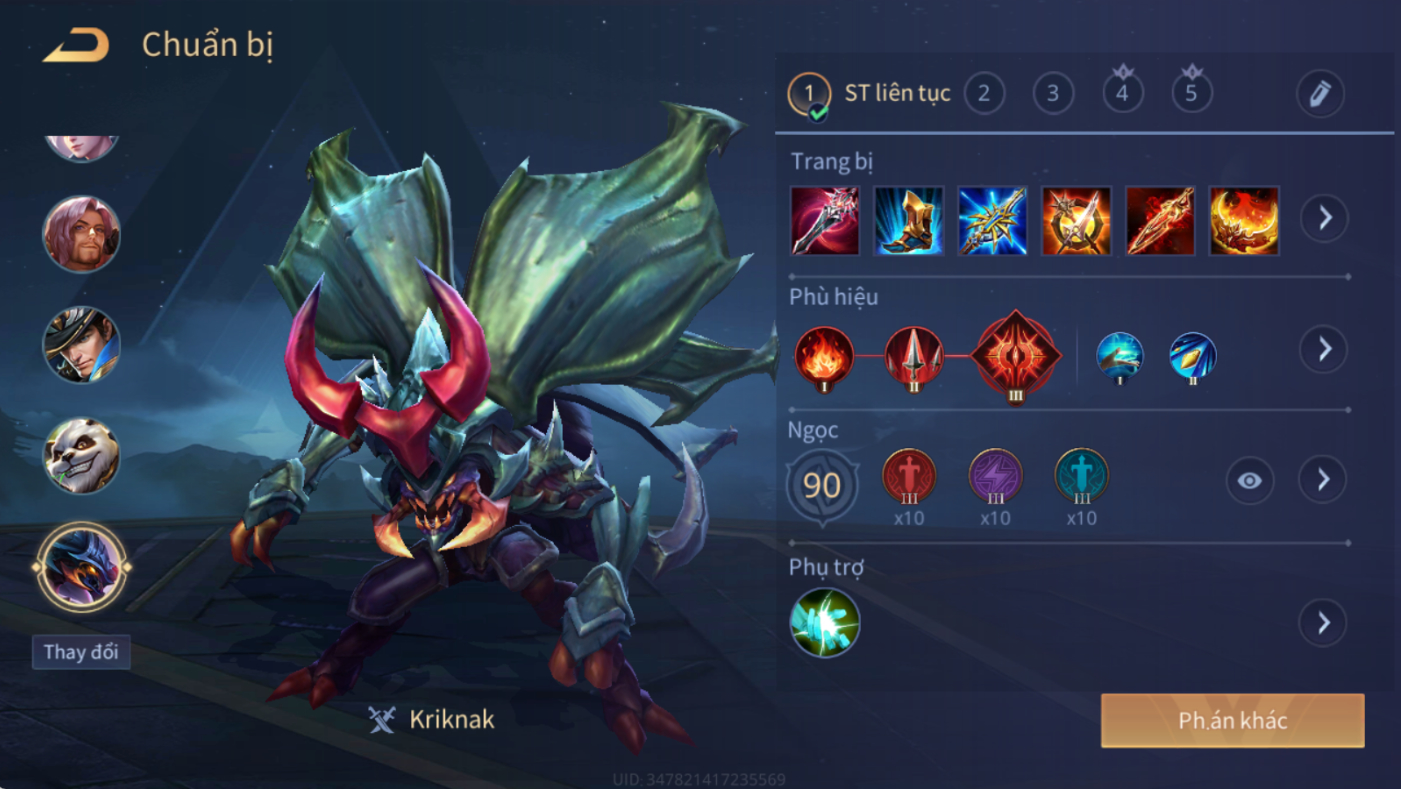This screenshot has height=789, width=1401.
Task: Toggle the Ngọc eye preview icon
Action: pos(1249,481)
